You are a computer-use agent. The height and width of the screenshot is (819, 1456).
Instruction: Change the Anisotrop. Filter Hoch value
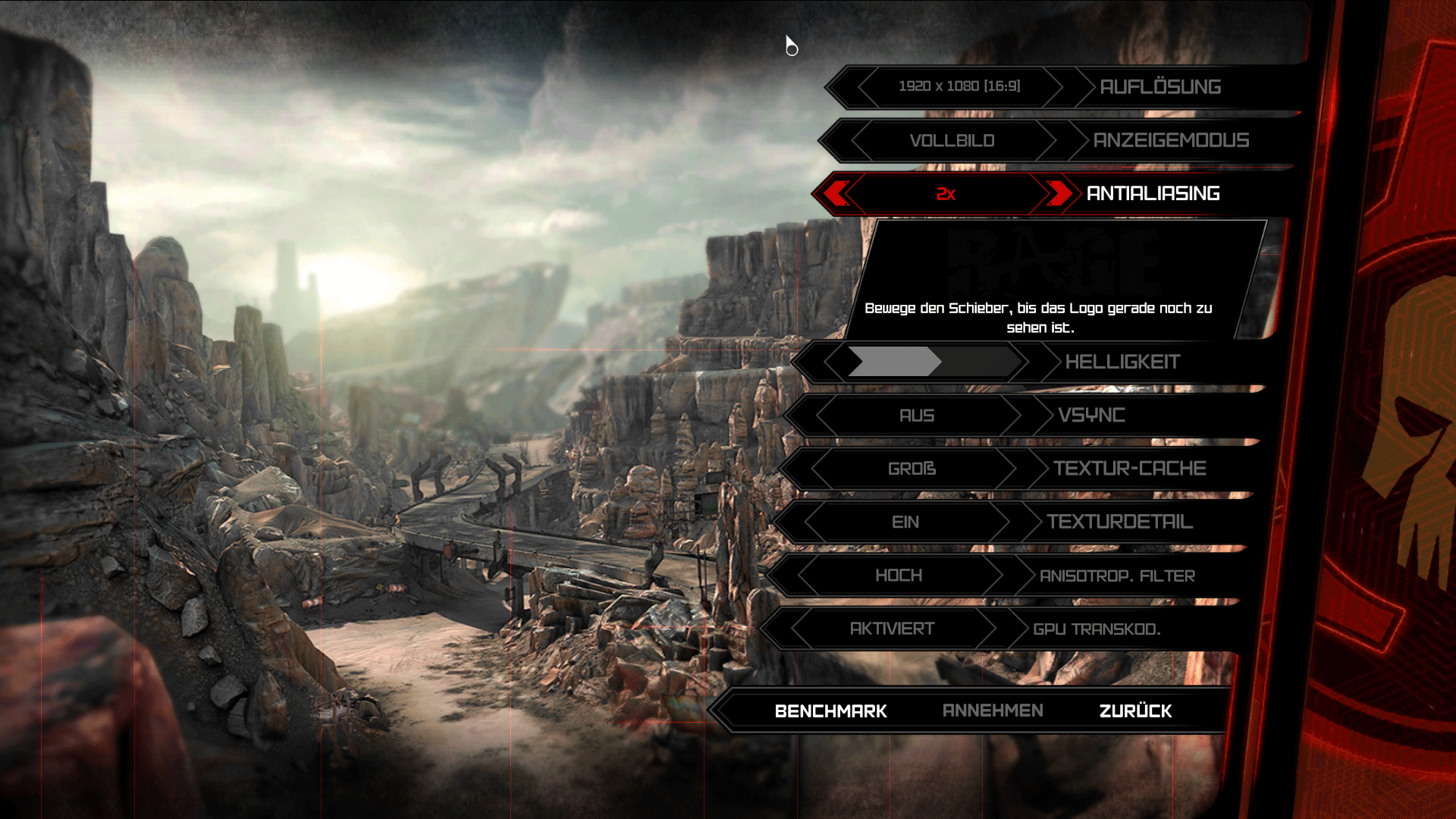(x=899, y=576)
